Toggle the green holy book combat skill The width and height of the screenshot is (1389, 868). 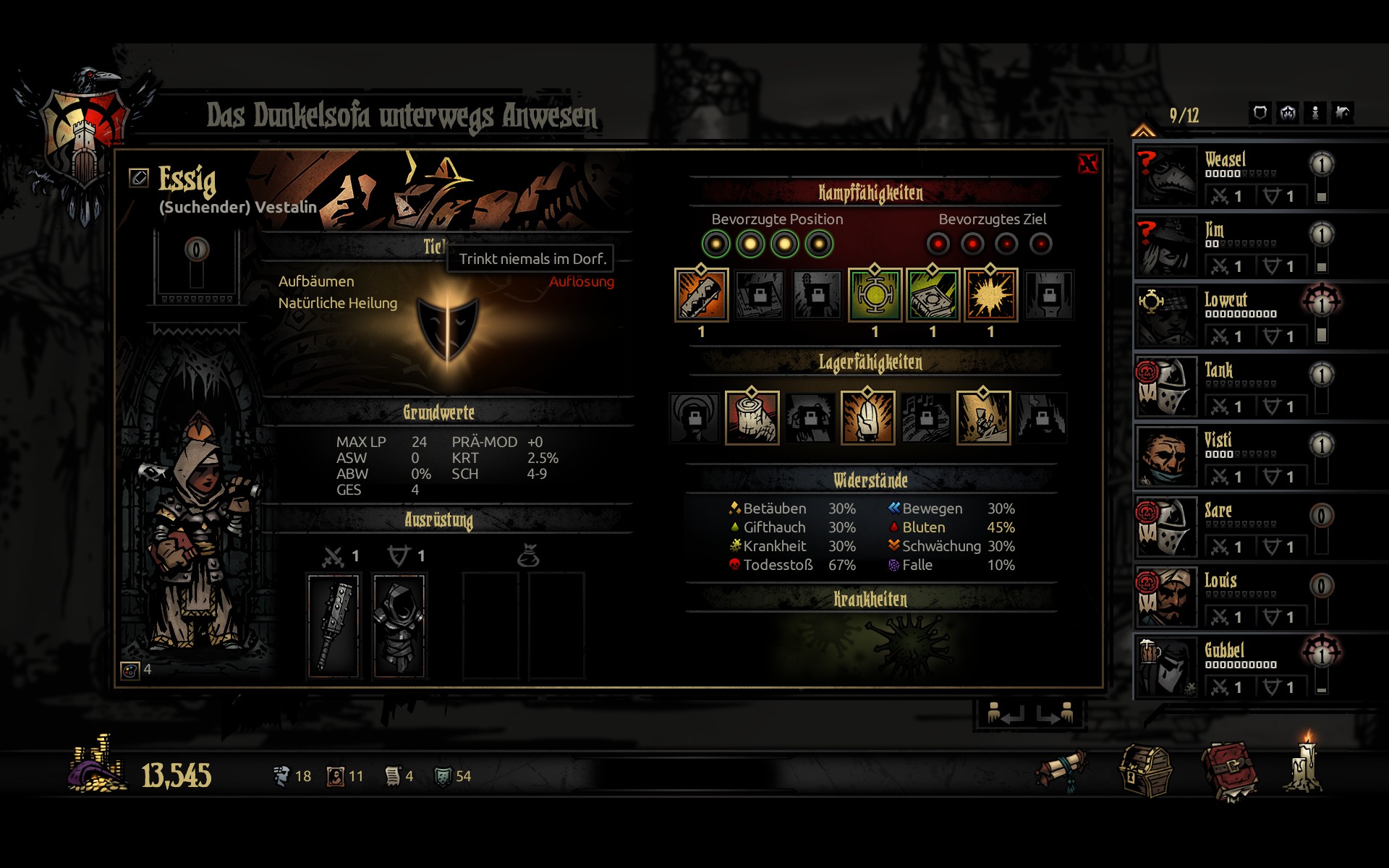[x=933, y=295]
